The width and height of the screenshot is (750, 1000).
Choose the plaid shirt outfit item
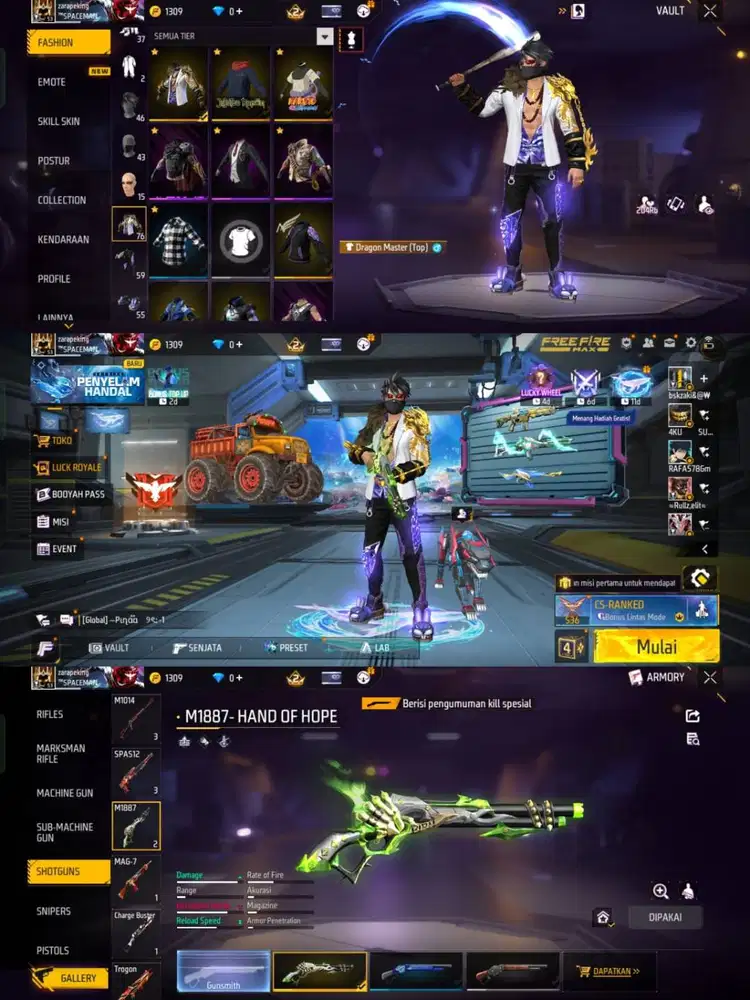tap(180, 239)
